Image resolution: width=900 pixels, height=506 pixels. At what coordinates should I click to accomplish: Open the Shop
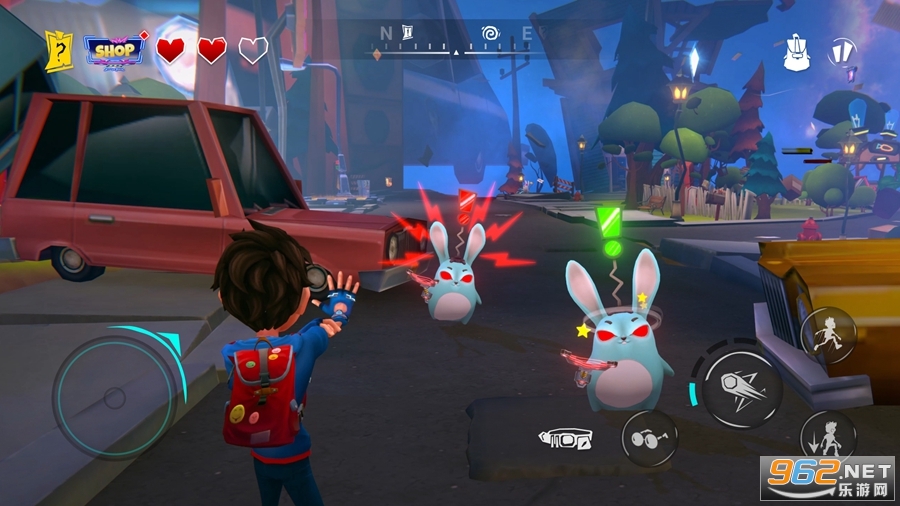coord(113,50)
